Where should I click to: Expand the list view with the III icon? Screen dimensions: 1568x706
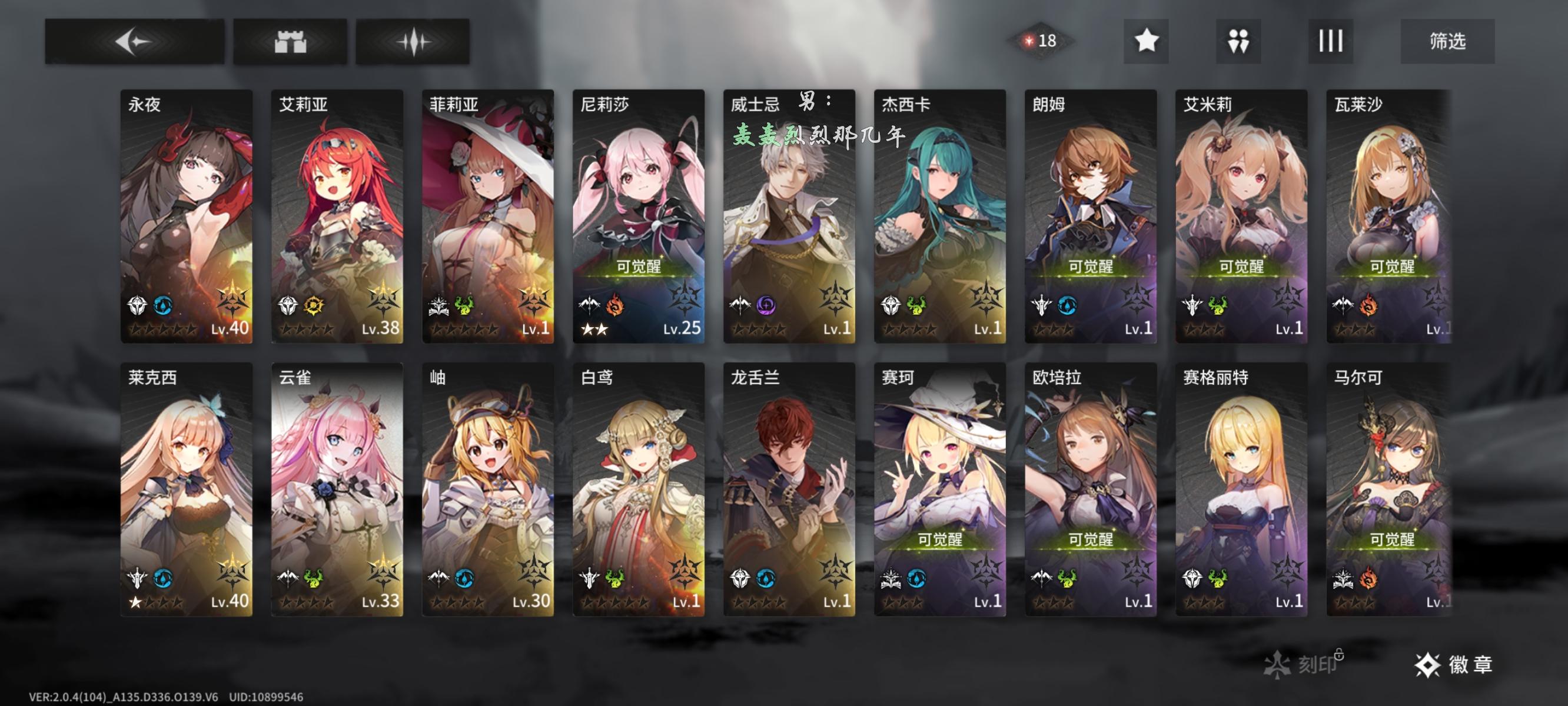[1332, 41]
